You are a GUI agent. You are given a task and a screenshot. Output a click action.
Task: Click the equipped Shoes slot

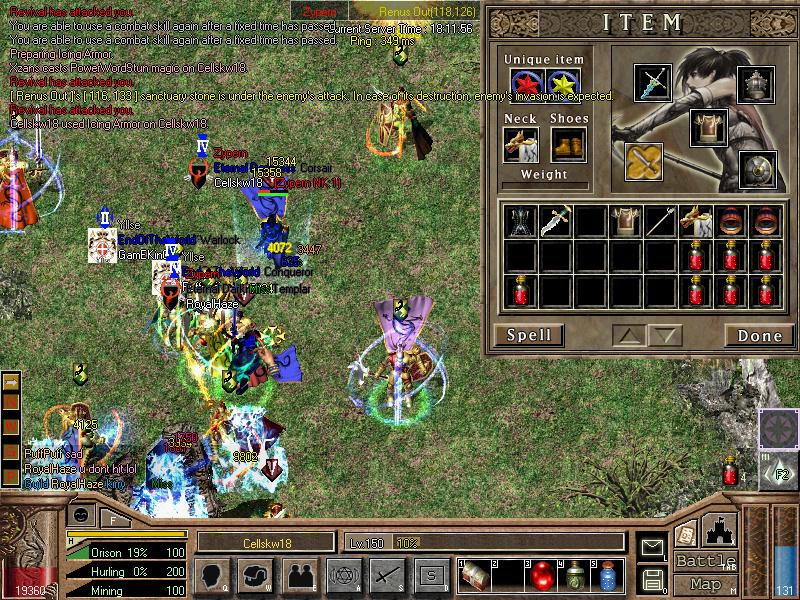click(568, 146)
